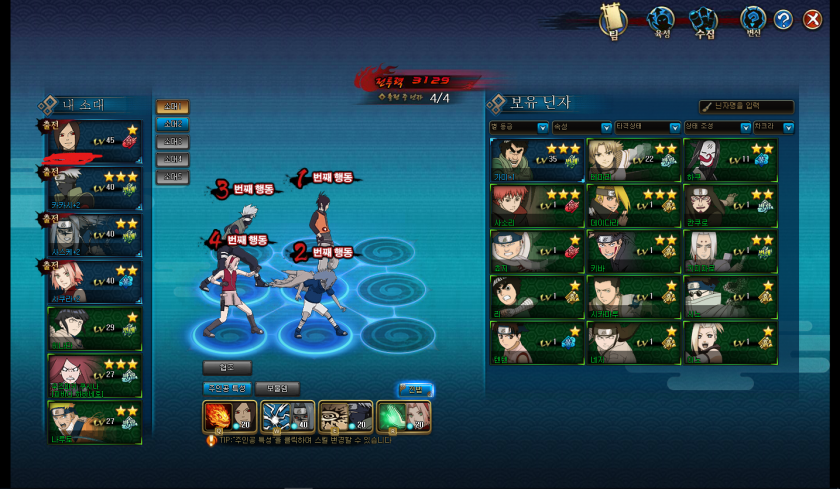
Task: Select the fire skill icon
Action: (217, 415)
